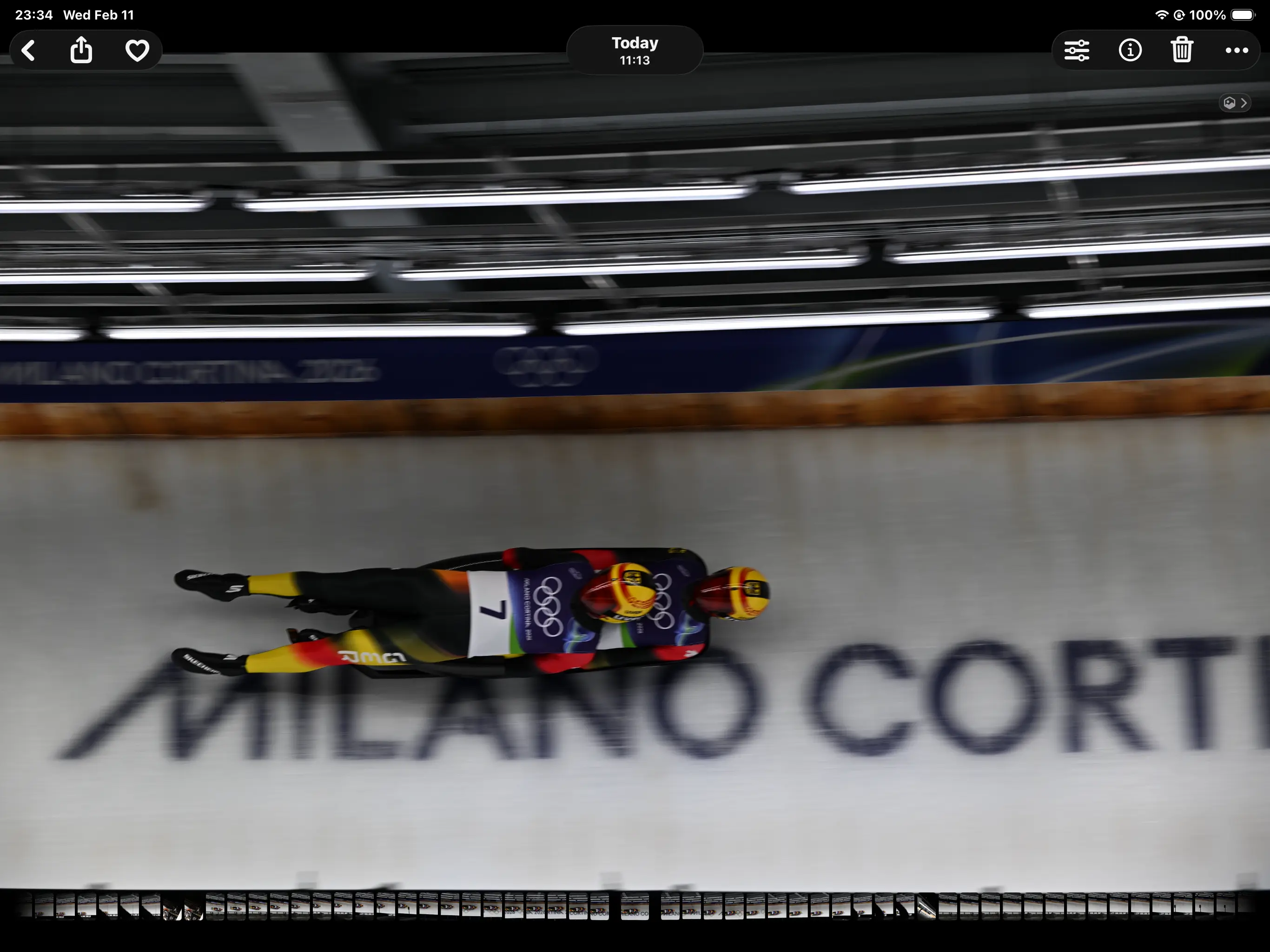Open the share sheet for this photo
The width and height of the screenshot is (1270, 952).
(81, 51)
